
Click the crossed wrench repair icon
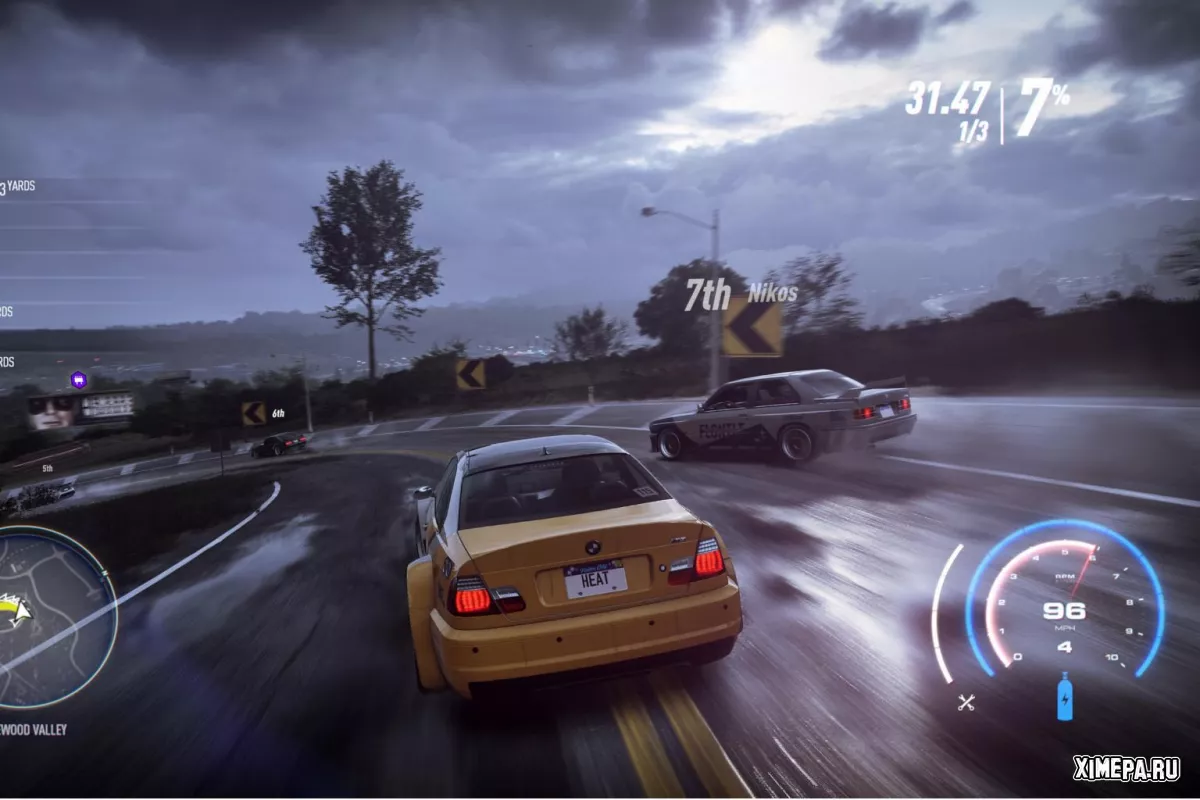pyautogui.click(x=966, y=702)
